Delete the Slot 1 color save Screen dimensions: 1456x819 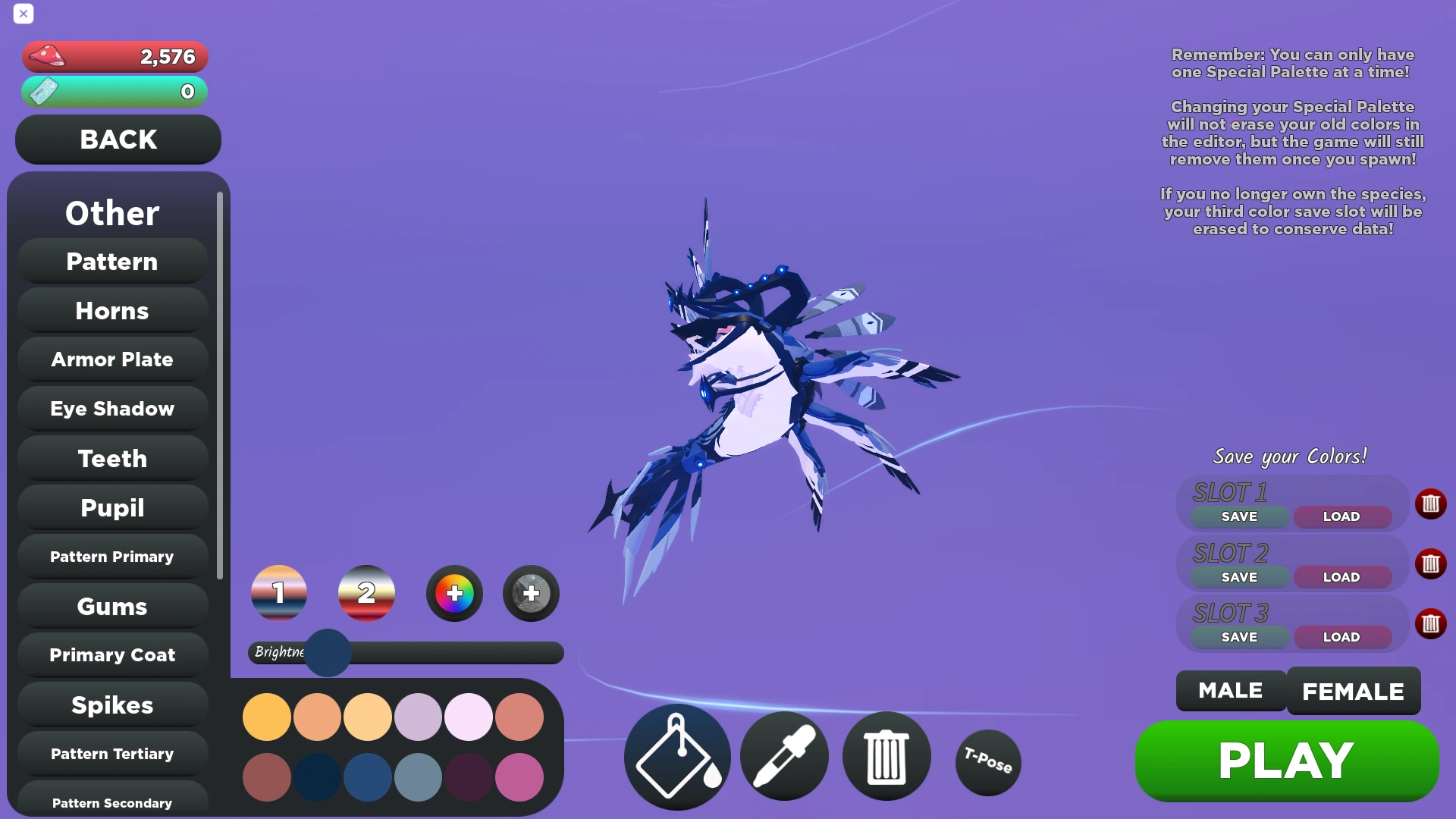click(x=1431, y=504)
